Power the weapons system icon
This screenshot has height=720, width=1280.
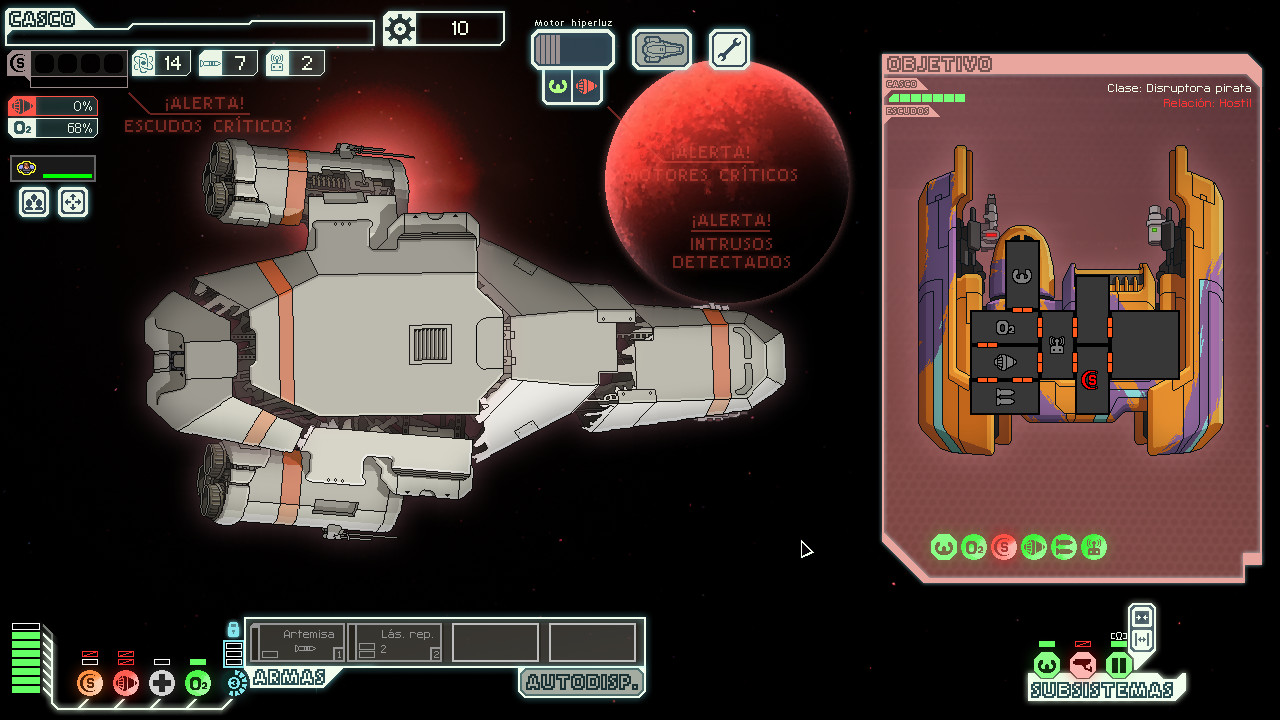[x=236, y=683]
